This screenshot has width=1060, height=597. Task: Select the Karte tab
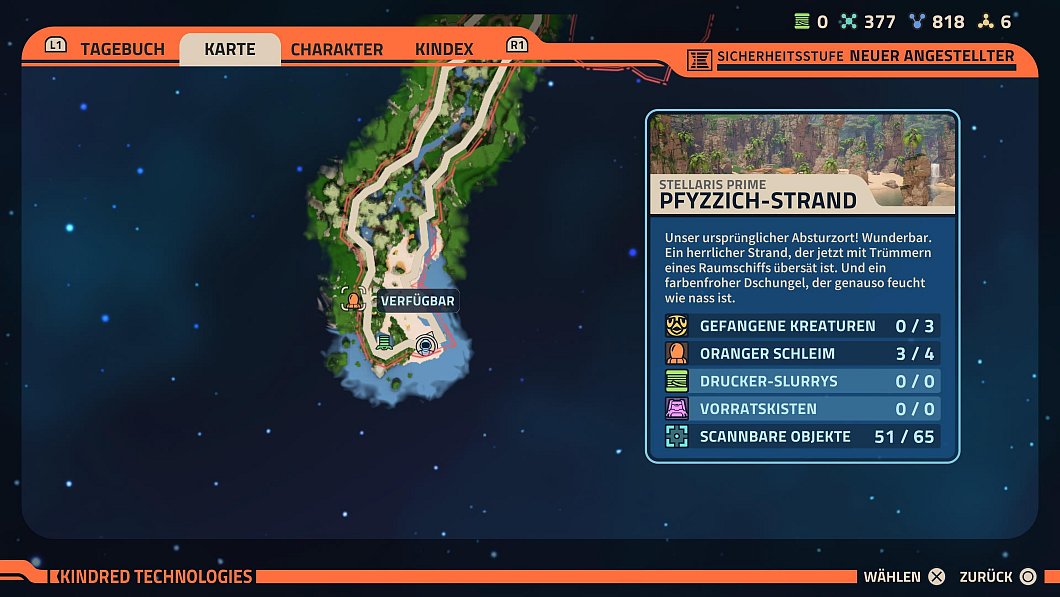click(230, 49)
